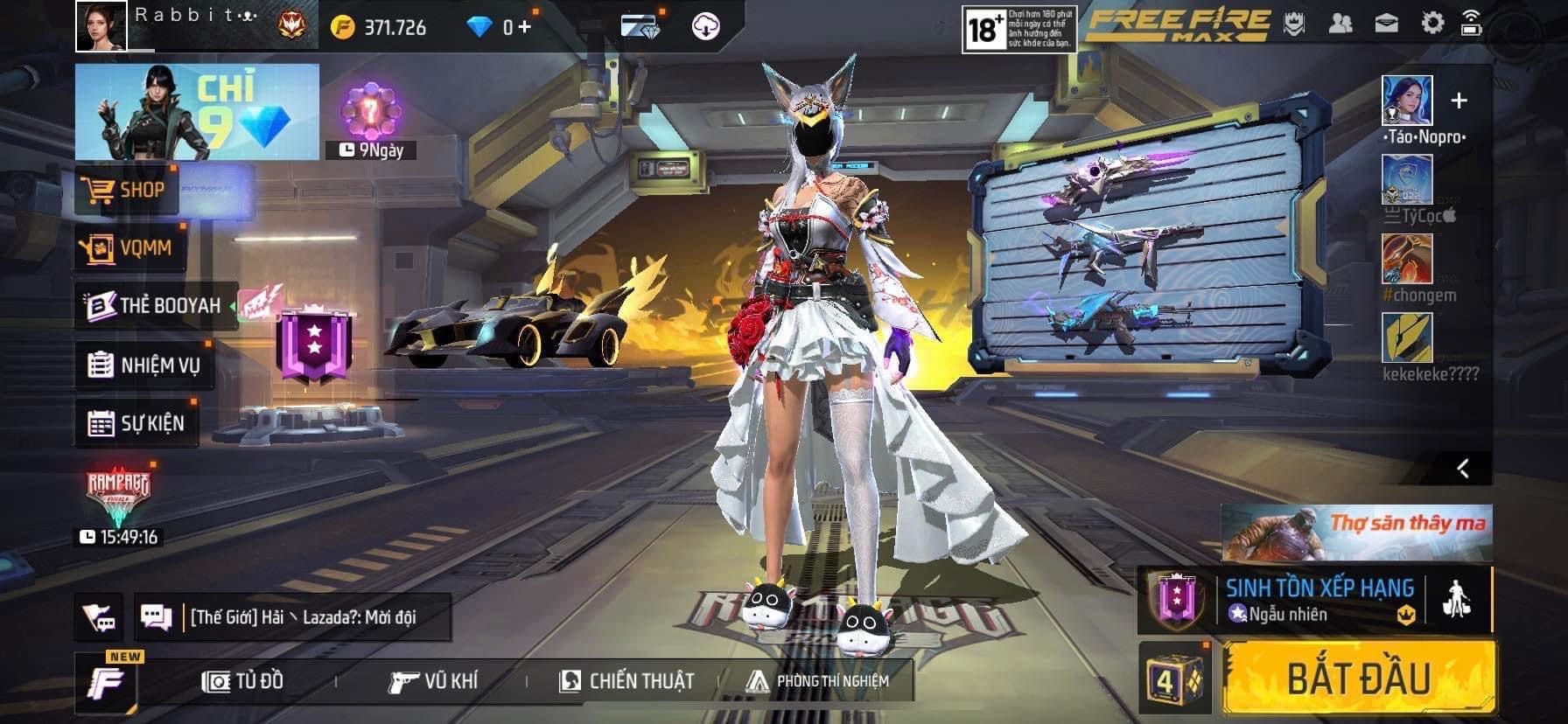The image size is (1568, 724).
Task: Open the VŨ KHÍ weapons section
Action: tap(433, 681)
